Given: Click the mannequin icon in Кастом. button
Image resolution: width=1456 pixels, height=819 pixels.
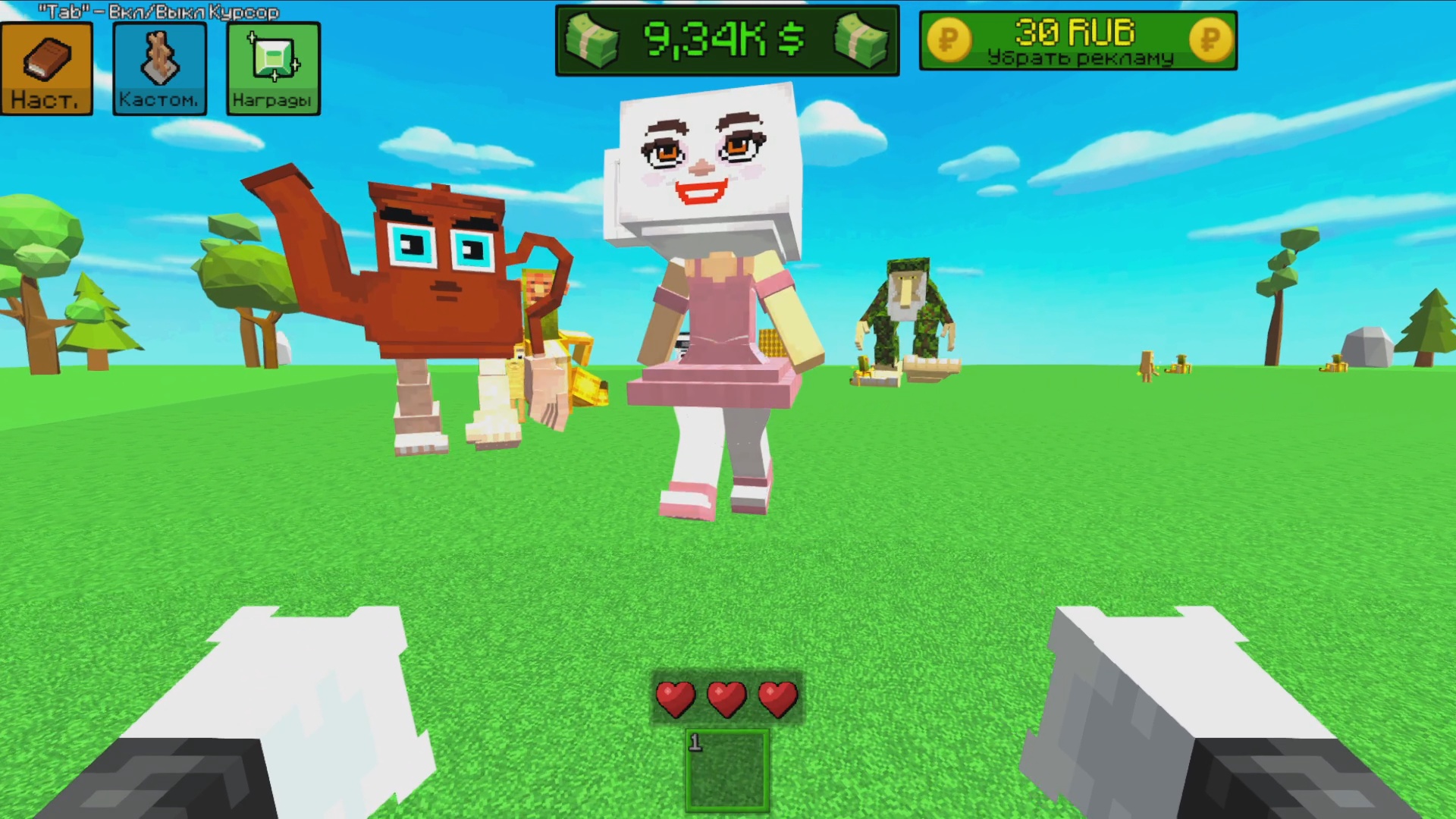Looking at the screenshot, I should click(x=158, y=57).
